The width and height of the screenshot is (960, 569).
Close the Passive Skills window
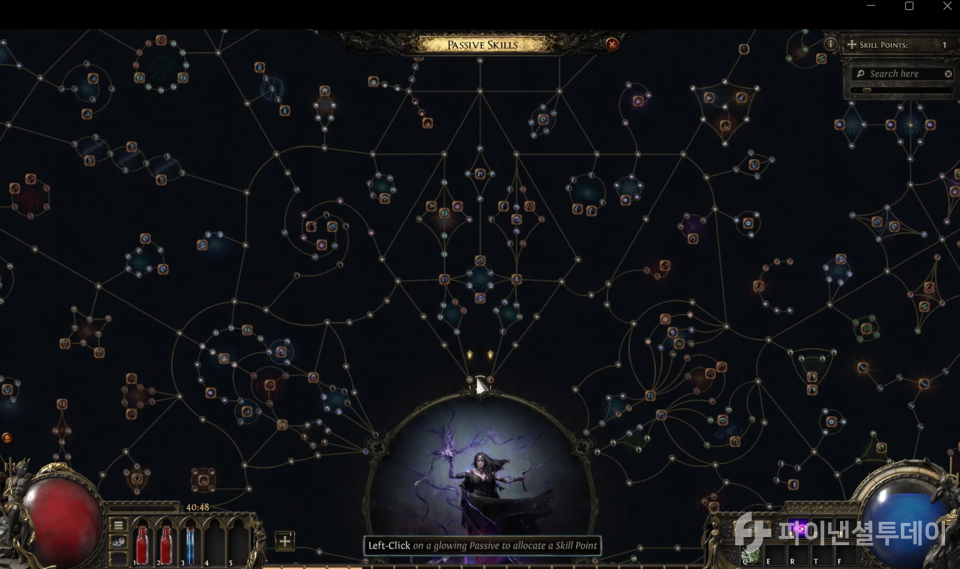point(612,44)
